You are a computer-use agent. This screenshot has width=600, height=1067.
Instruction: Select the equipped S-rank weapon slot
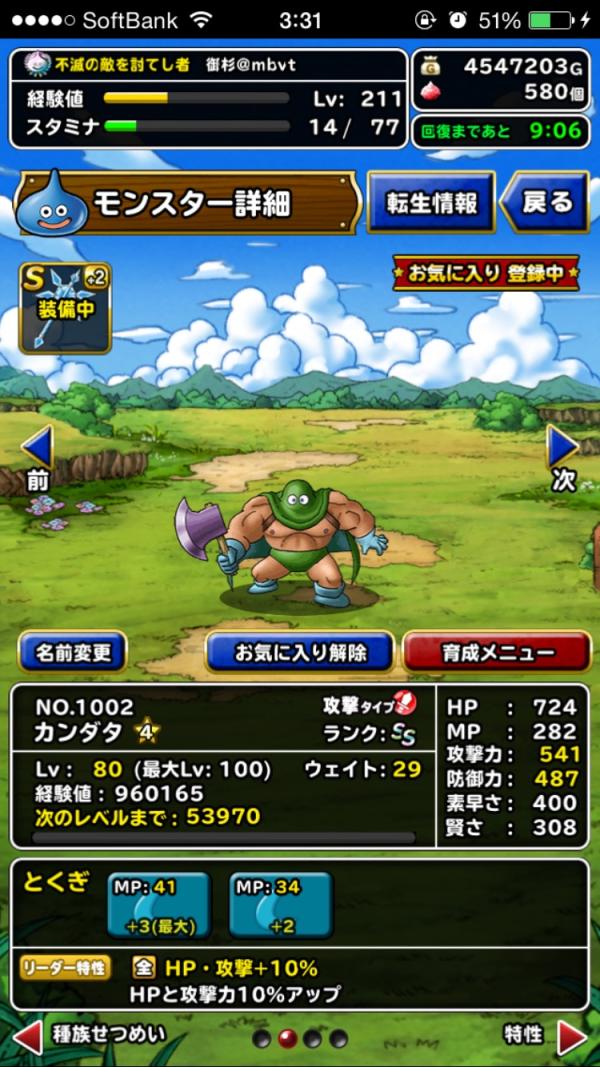click(x=65, y=308)
